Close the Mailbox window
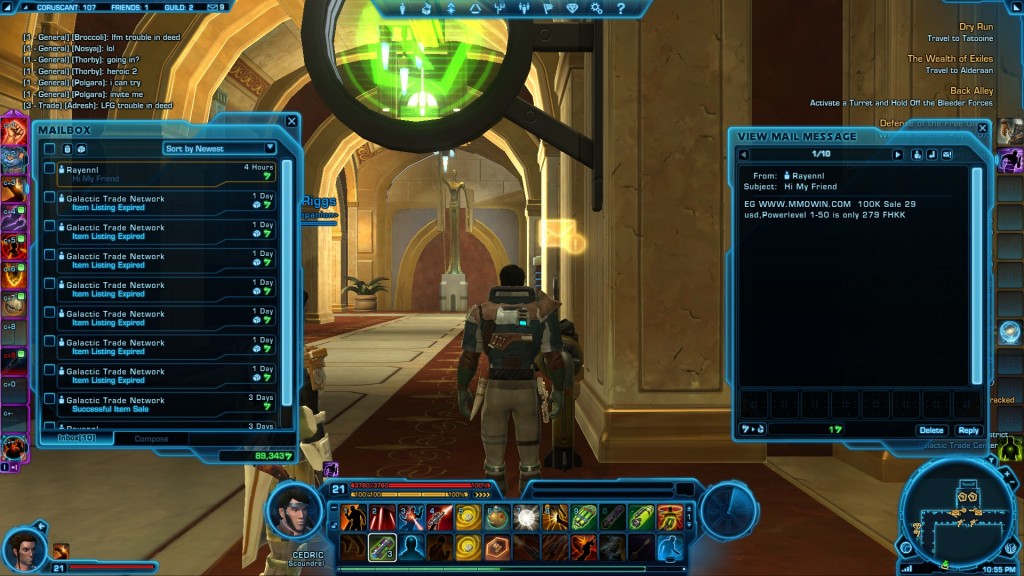This screenshot has height=576, width=1024. (292, 121)
